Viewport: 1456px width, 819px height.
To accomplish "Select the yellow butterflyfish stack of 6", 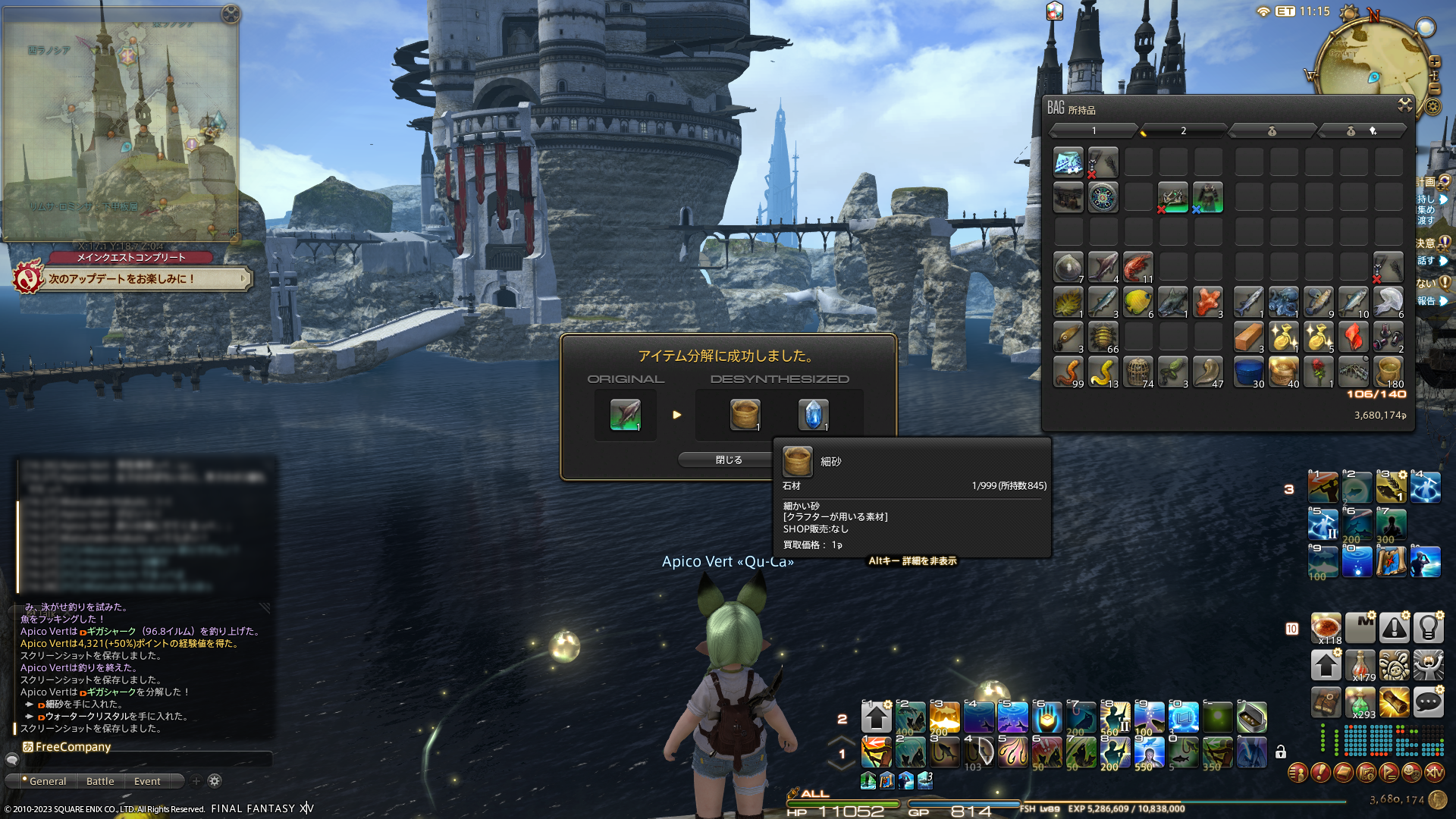I will pyautogui.click(x=1137, y=302).
